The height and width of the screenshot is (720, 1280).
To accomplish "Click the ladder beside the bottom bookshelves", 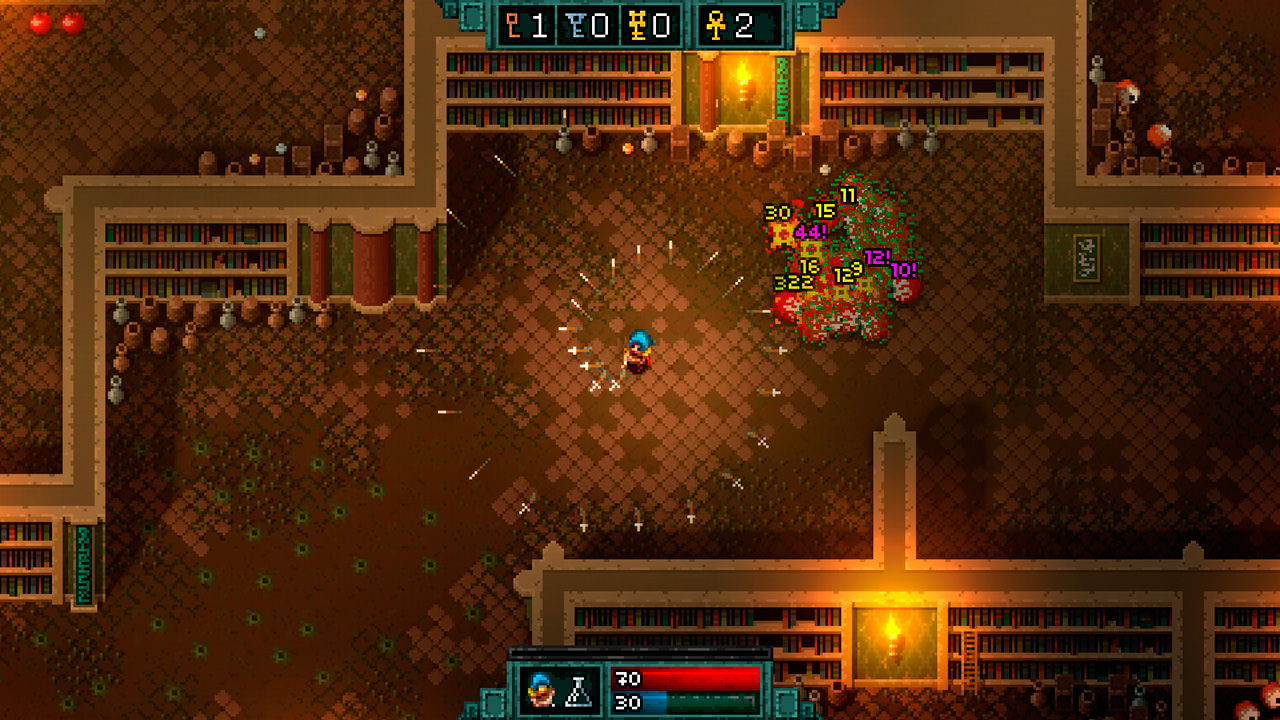I will (970, 650).
